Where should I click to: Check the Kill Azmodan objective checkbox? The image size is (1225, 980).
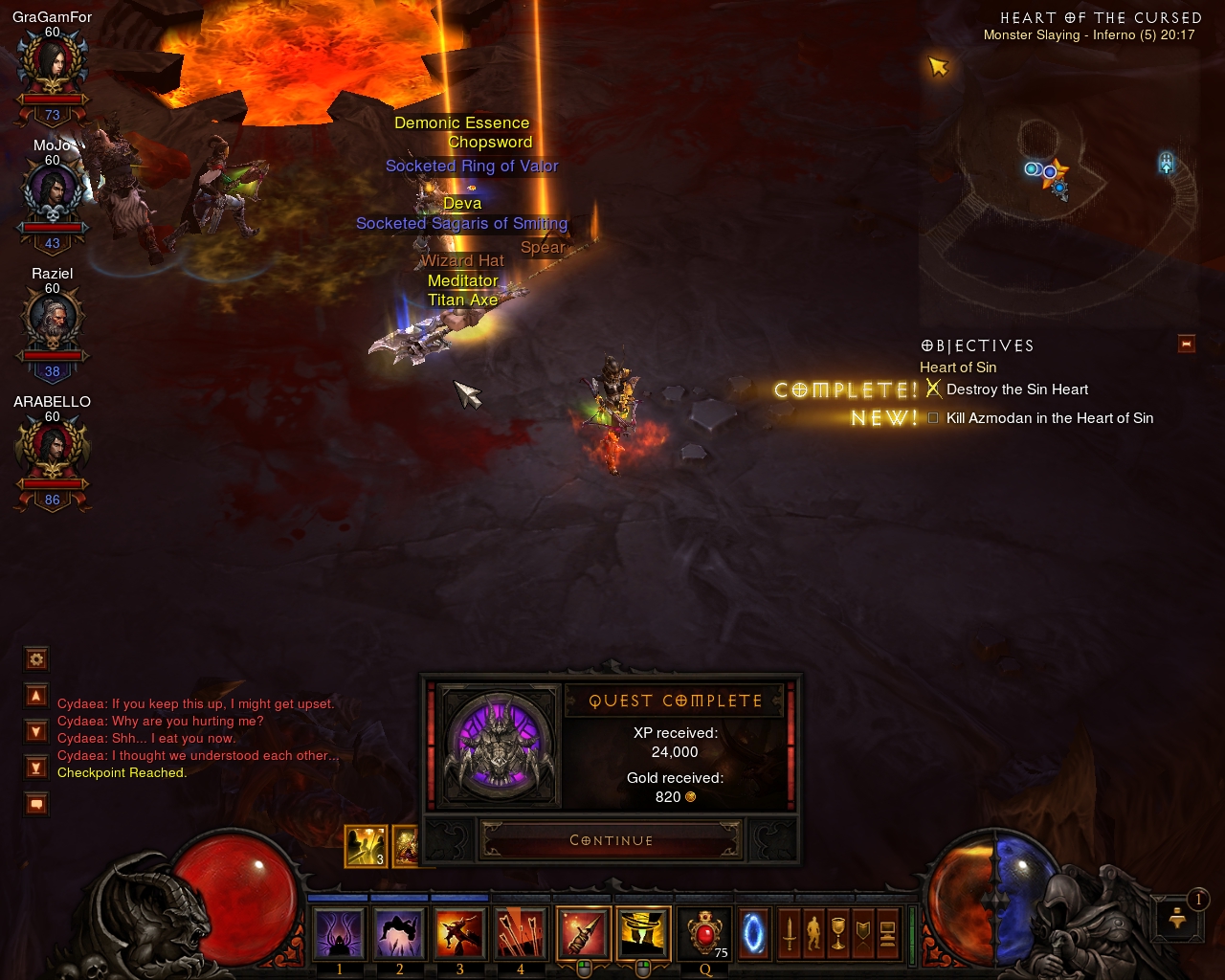(x=933, y=418)
